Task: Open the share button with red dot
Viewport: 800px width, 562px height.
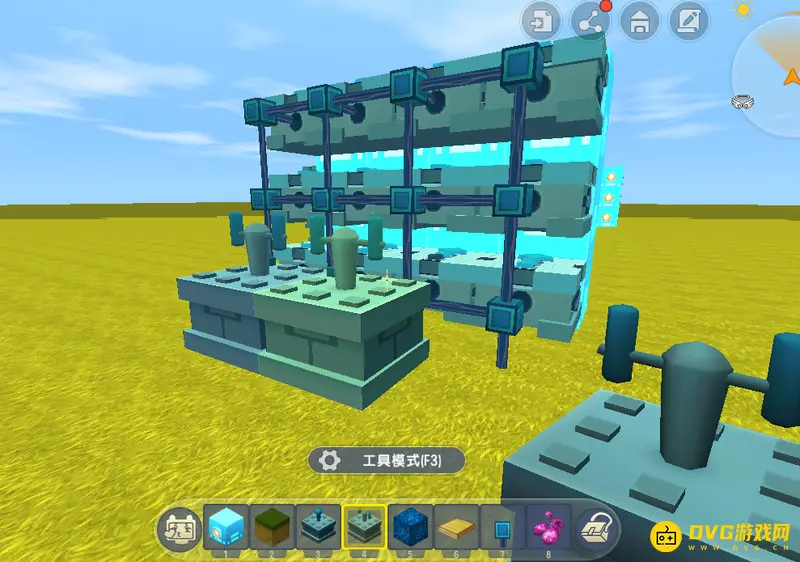Action: pyautogui.click(x=590, y=20)
